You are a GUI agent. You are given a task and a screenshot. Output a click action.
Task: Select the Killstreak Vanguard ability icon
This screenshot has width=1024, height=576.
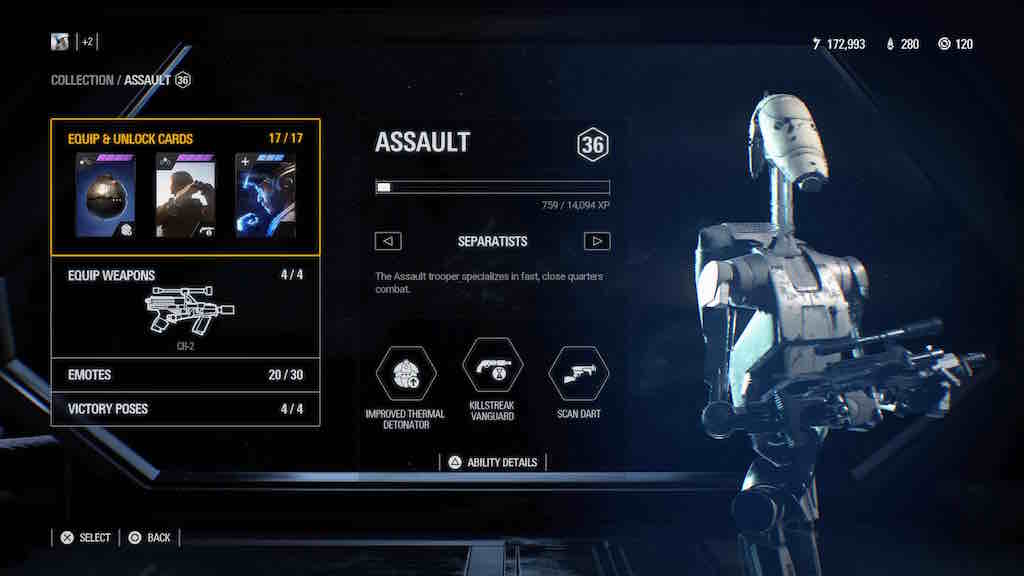tap(492, 367)
